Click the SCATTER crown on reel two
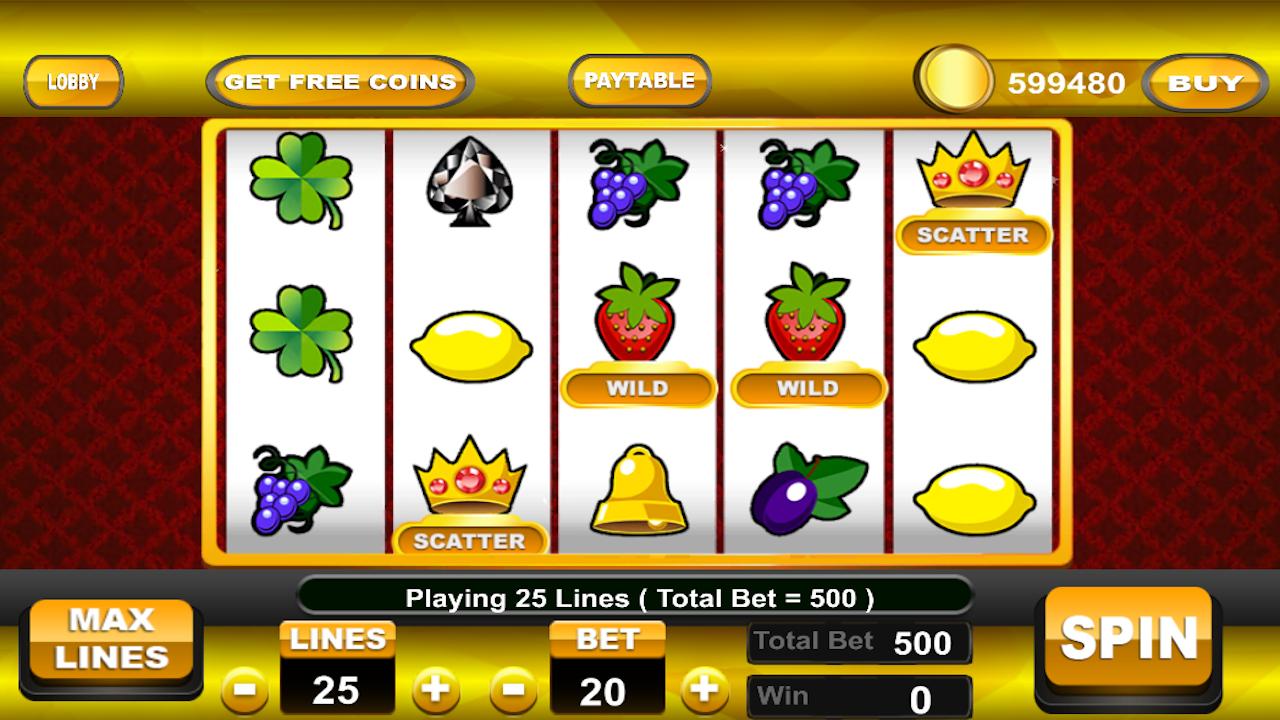This screenshot has width=1280, height=720. (470, 490)
